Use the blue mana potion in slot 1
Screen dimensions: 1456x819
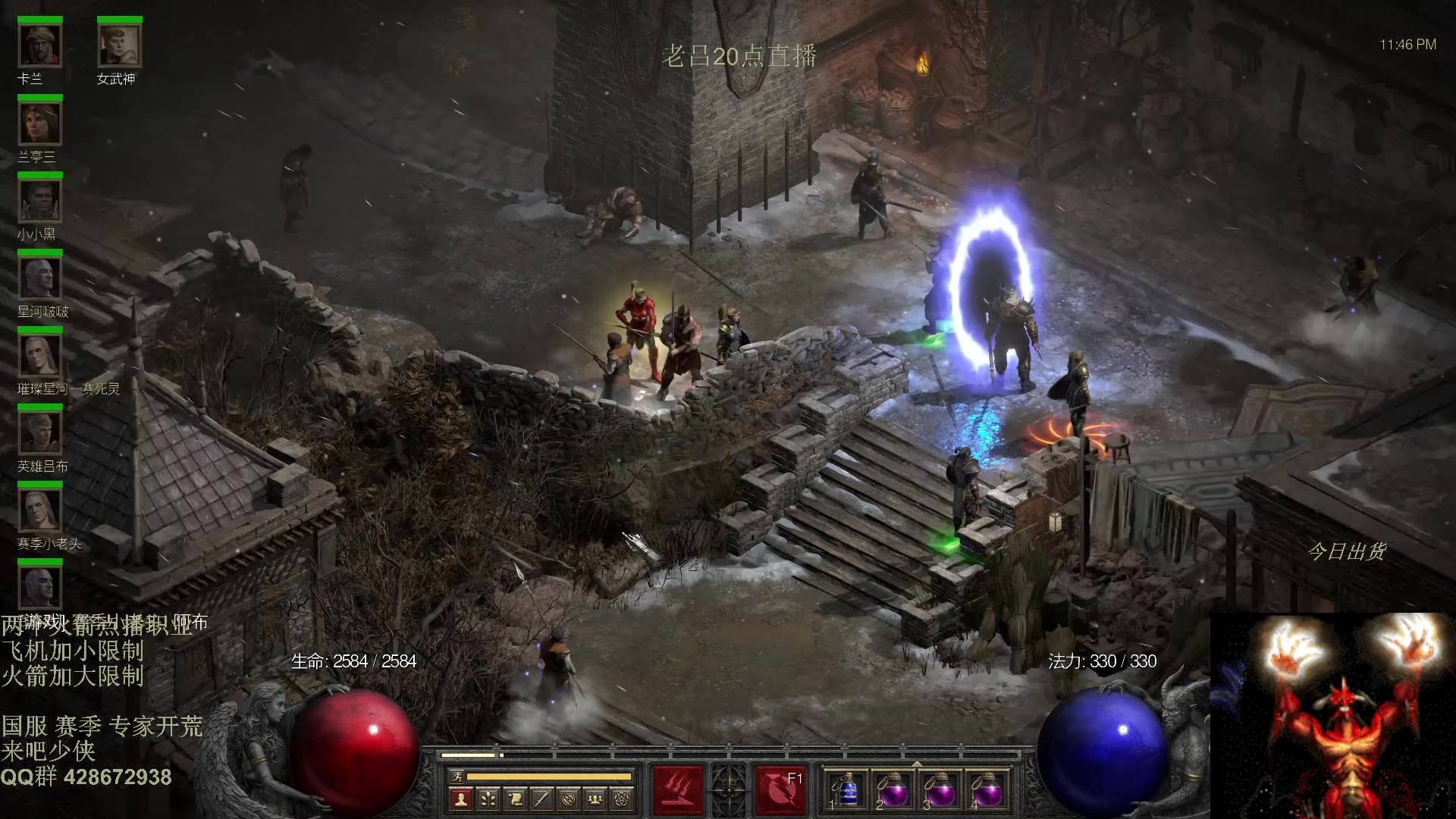pyautogui.click(x=846, y=790)
